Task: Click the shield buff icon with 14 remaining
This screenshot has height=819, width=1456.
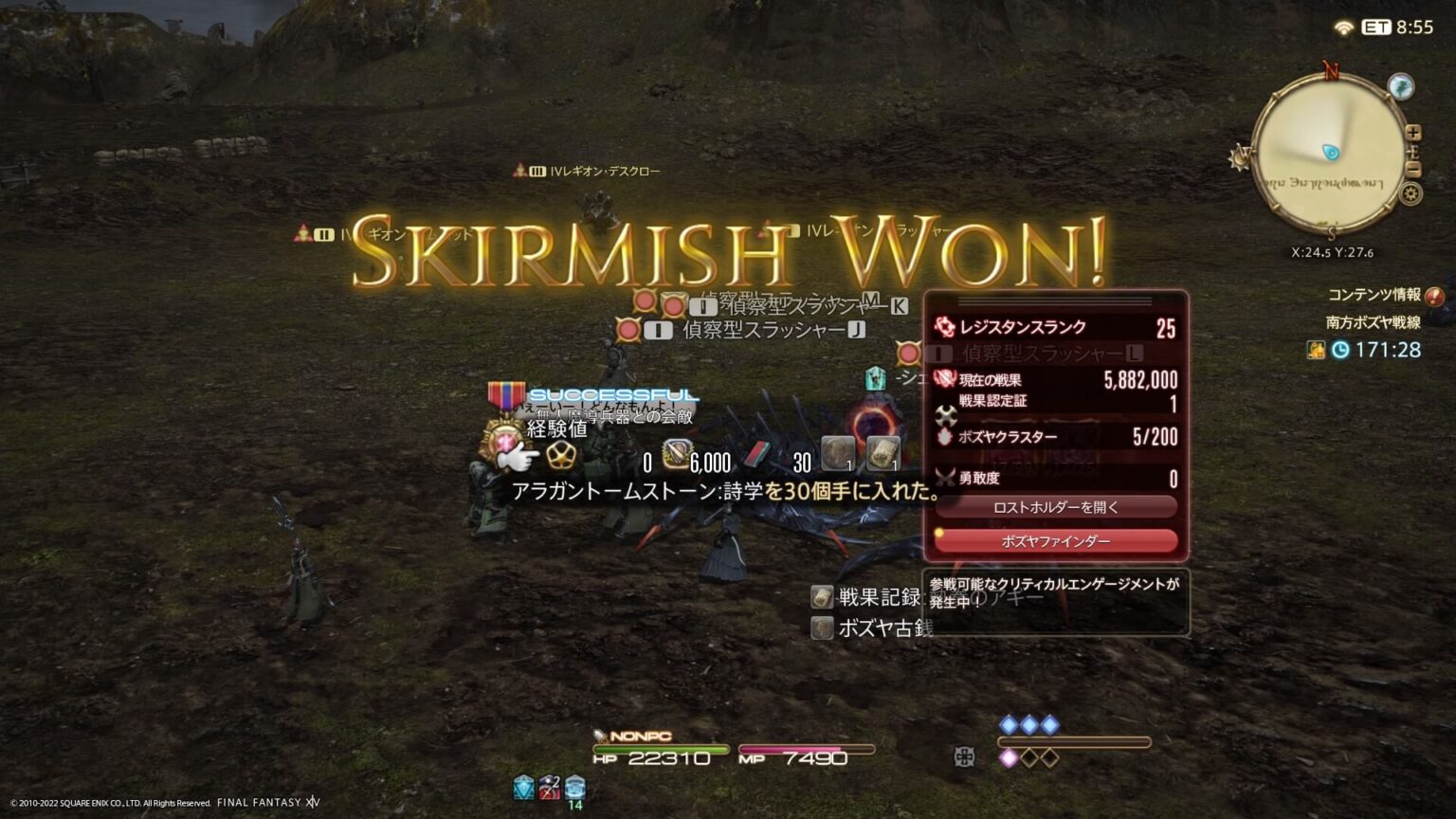Action: [573, 786]
